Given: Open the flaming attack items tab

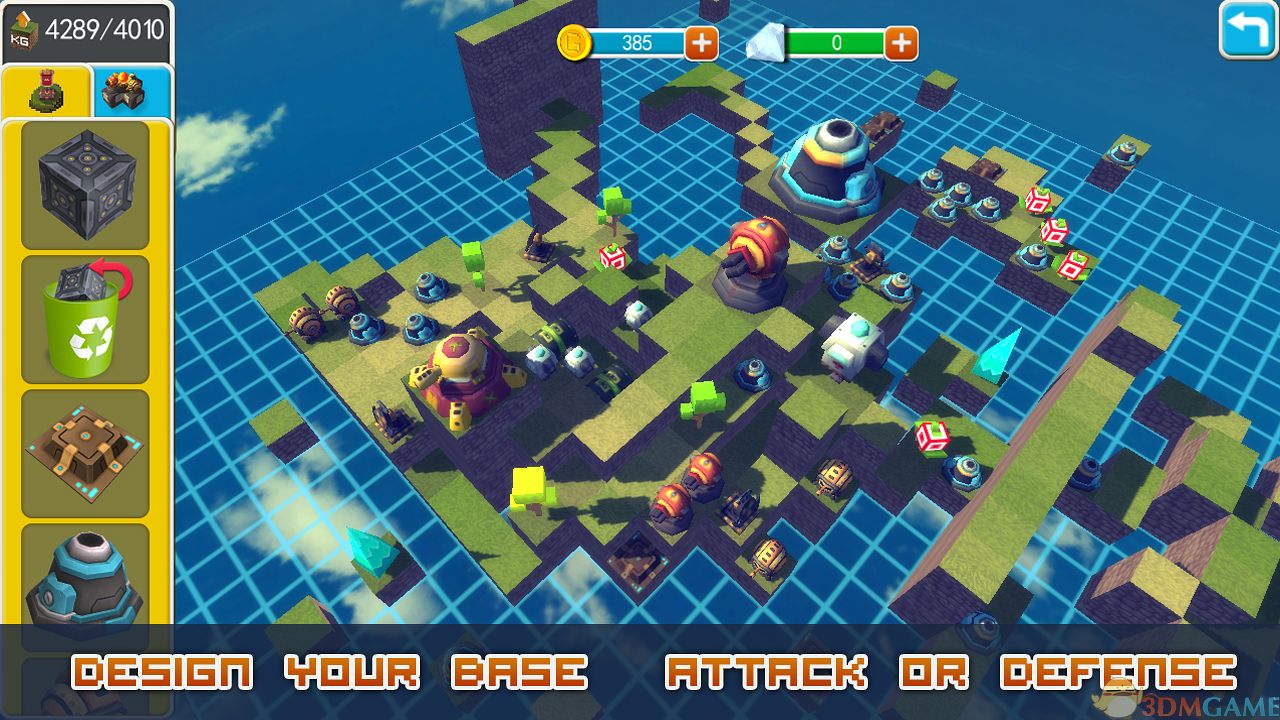Looking at the screenshot, I should point(132,92).
